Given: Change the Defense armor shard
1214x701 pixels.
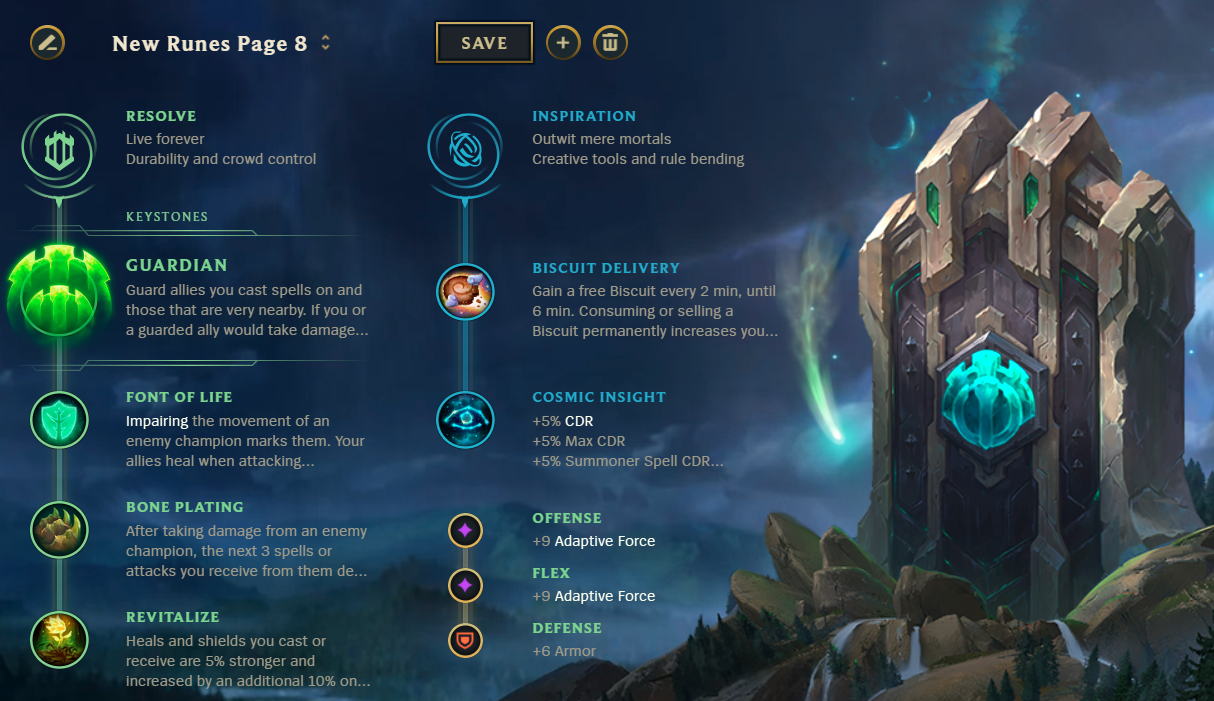Looking at the screenshot, I should (465, 640).
